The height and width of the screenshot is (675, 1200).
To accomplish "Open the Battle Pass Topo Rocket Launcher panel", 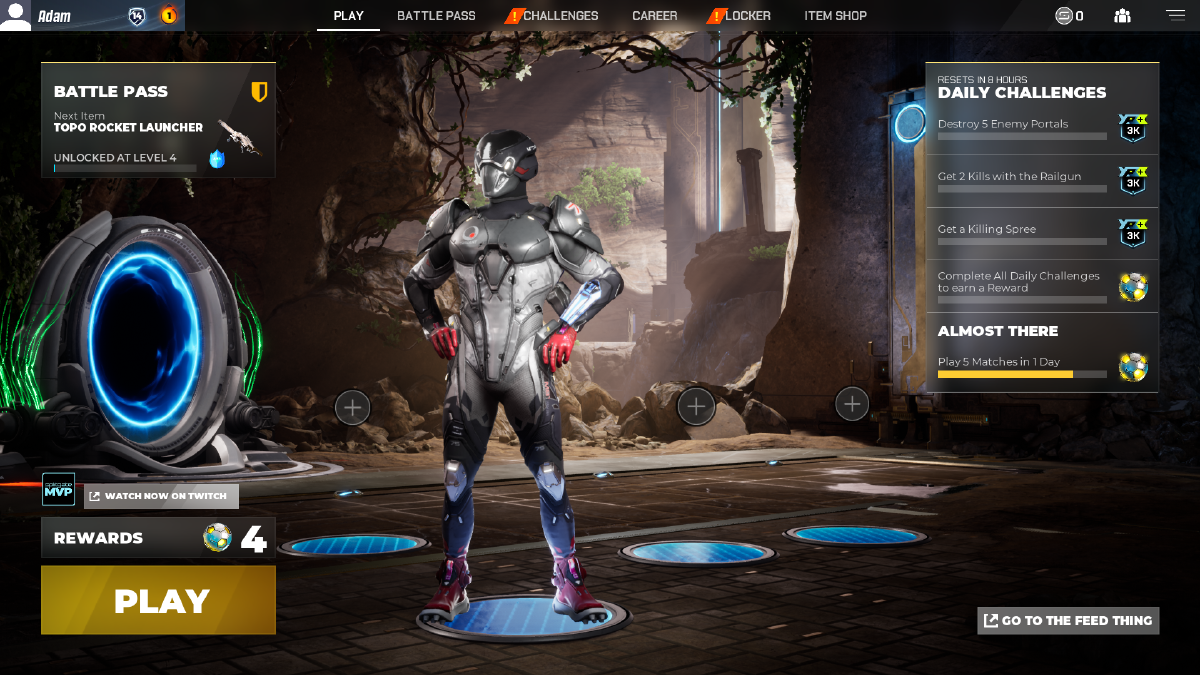I will coord(158,120).
